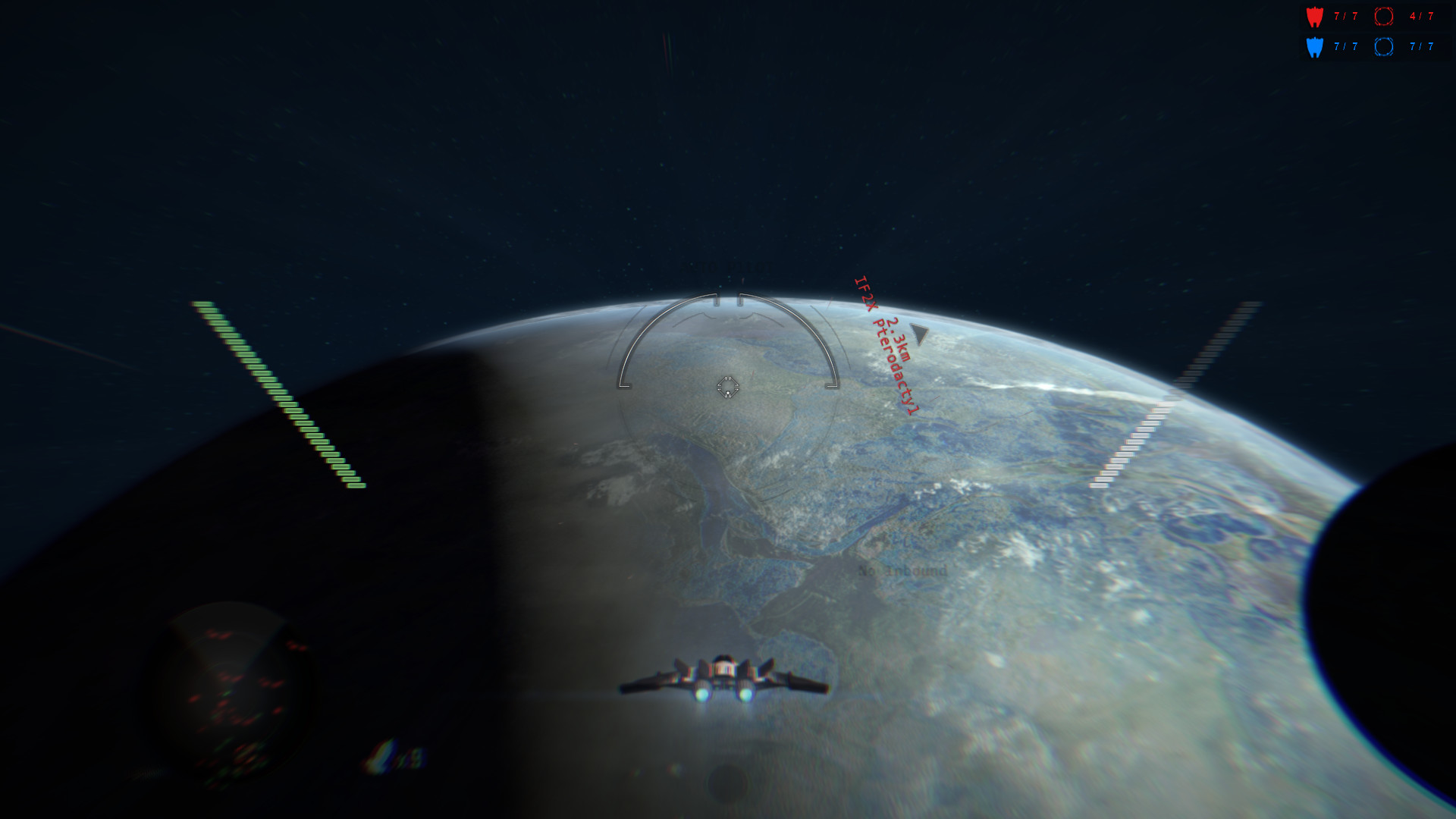Click the red circular objective icon

(x=1383, y=15)
